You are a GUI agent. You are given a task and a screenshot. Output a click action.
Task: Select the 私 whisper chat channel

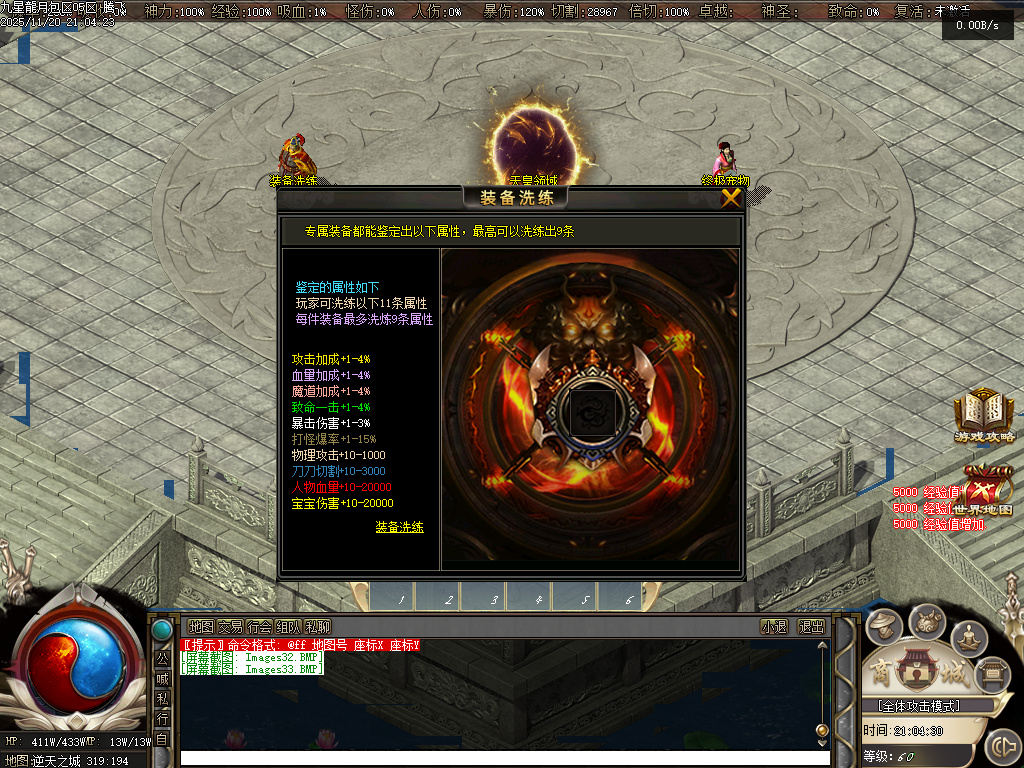tap(162, 698)
